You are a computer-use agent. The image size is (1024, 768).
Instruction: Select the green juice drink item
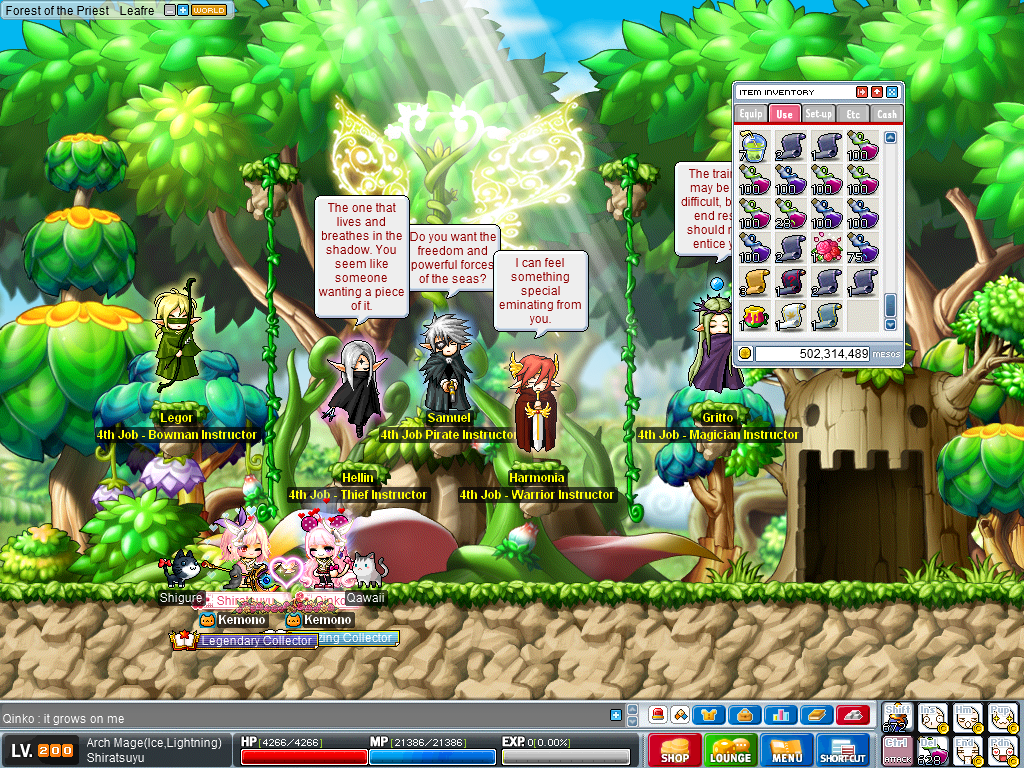pos(752,146)
